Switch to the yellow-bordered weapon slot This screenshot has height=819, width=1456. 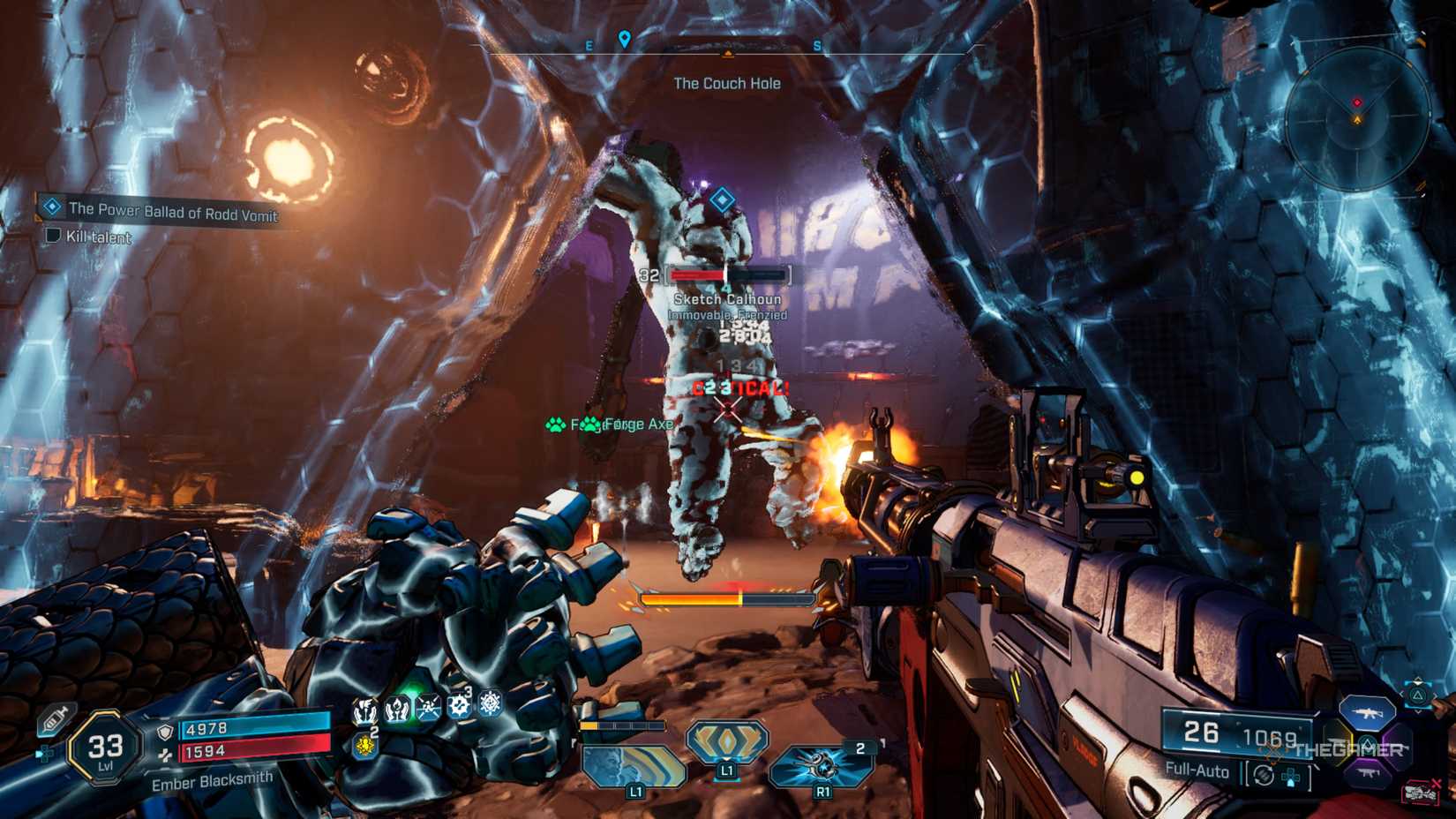click(x=1338, y=741)
